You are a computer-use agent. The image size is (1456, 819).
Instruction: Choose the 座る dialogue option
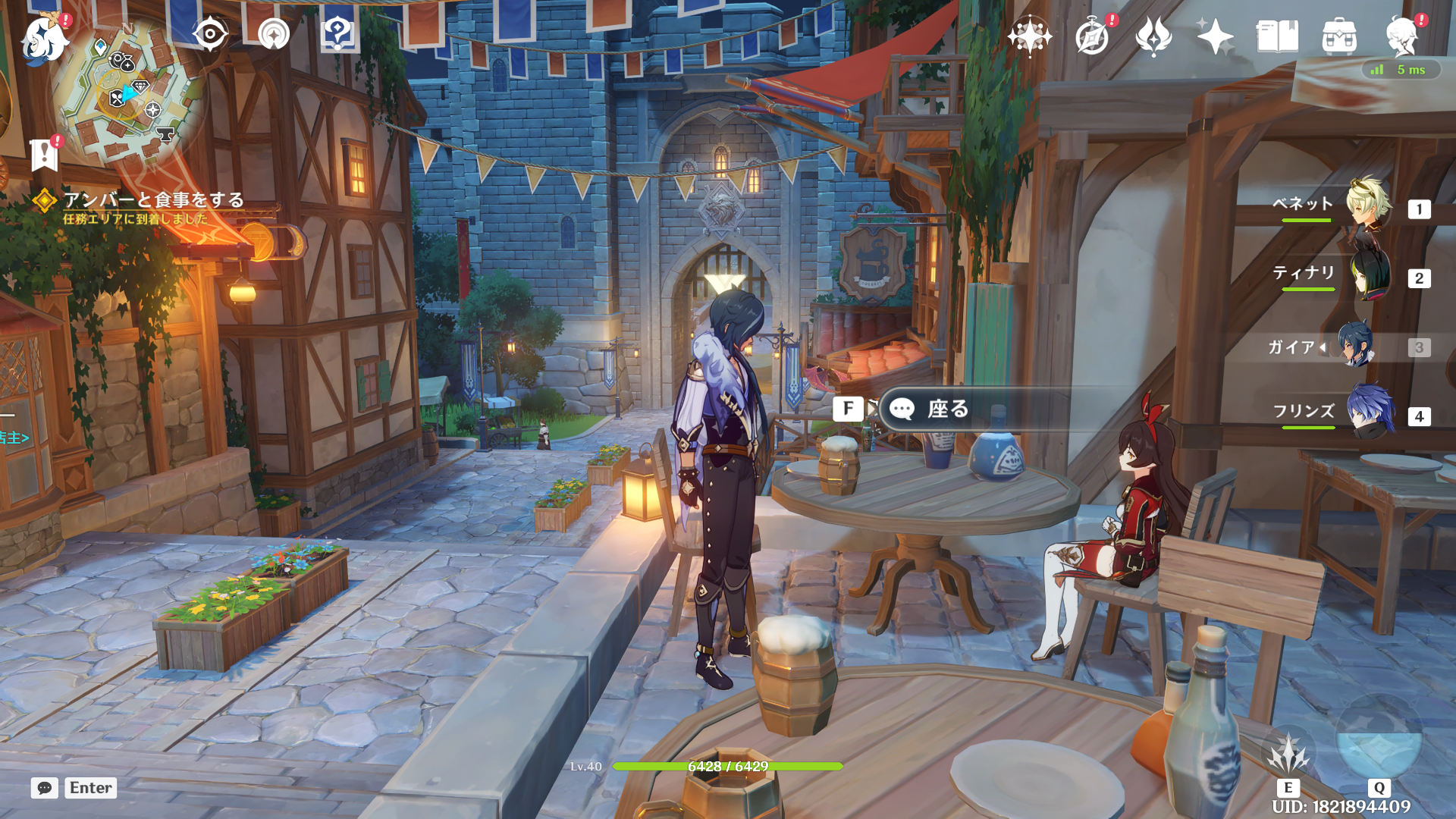click(948, 409)
